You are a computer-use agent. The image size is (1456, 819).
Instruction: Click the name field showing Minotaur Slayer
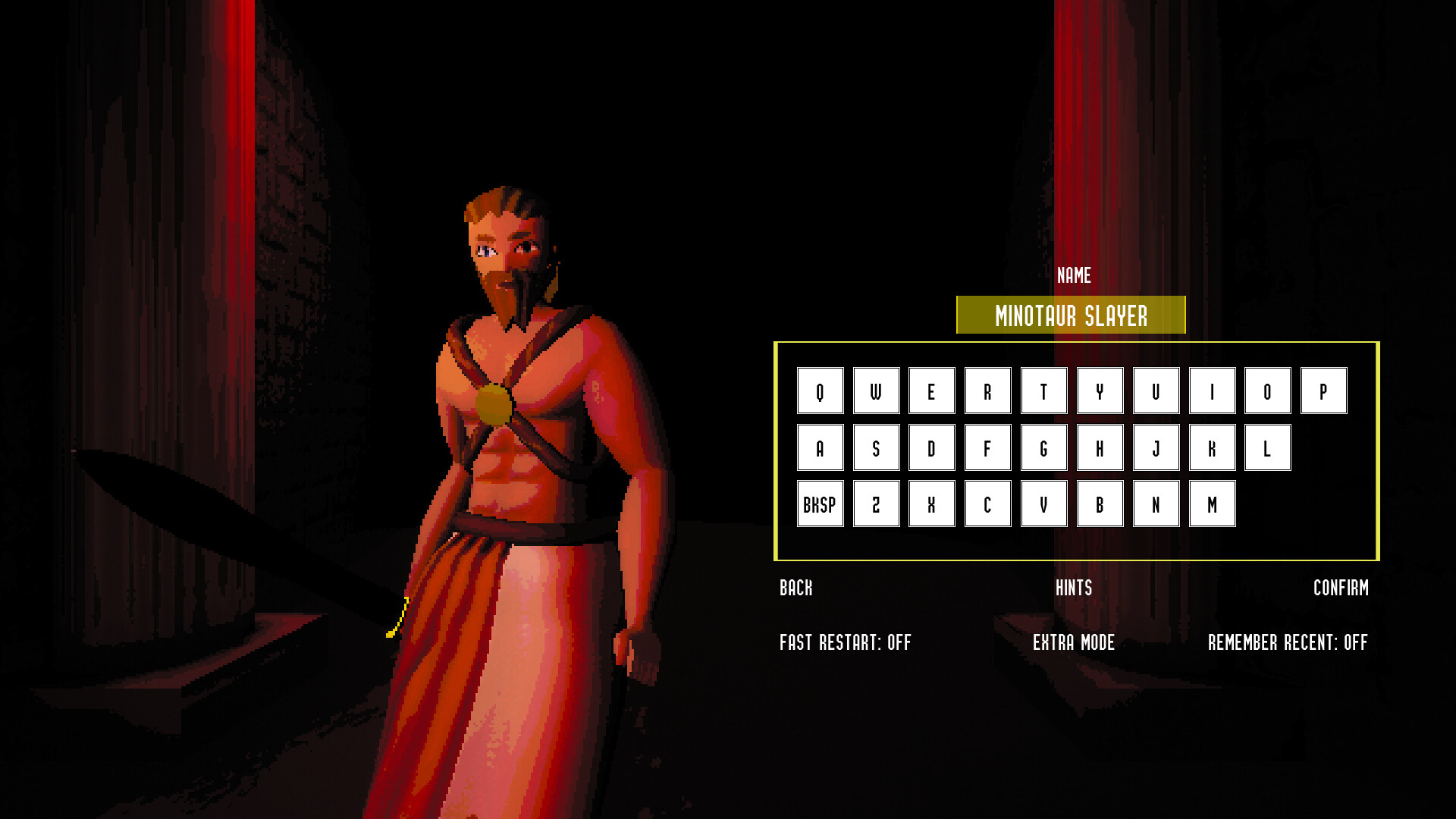[1072, 315]
